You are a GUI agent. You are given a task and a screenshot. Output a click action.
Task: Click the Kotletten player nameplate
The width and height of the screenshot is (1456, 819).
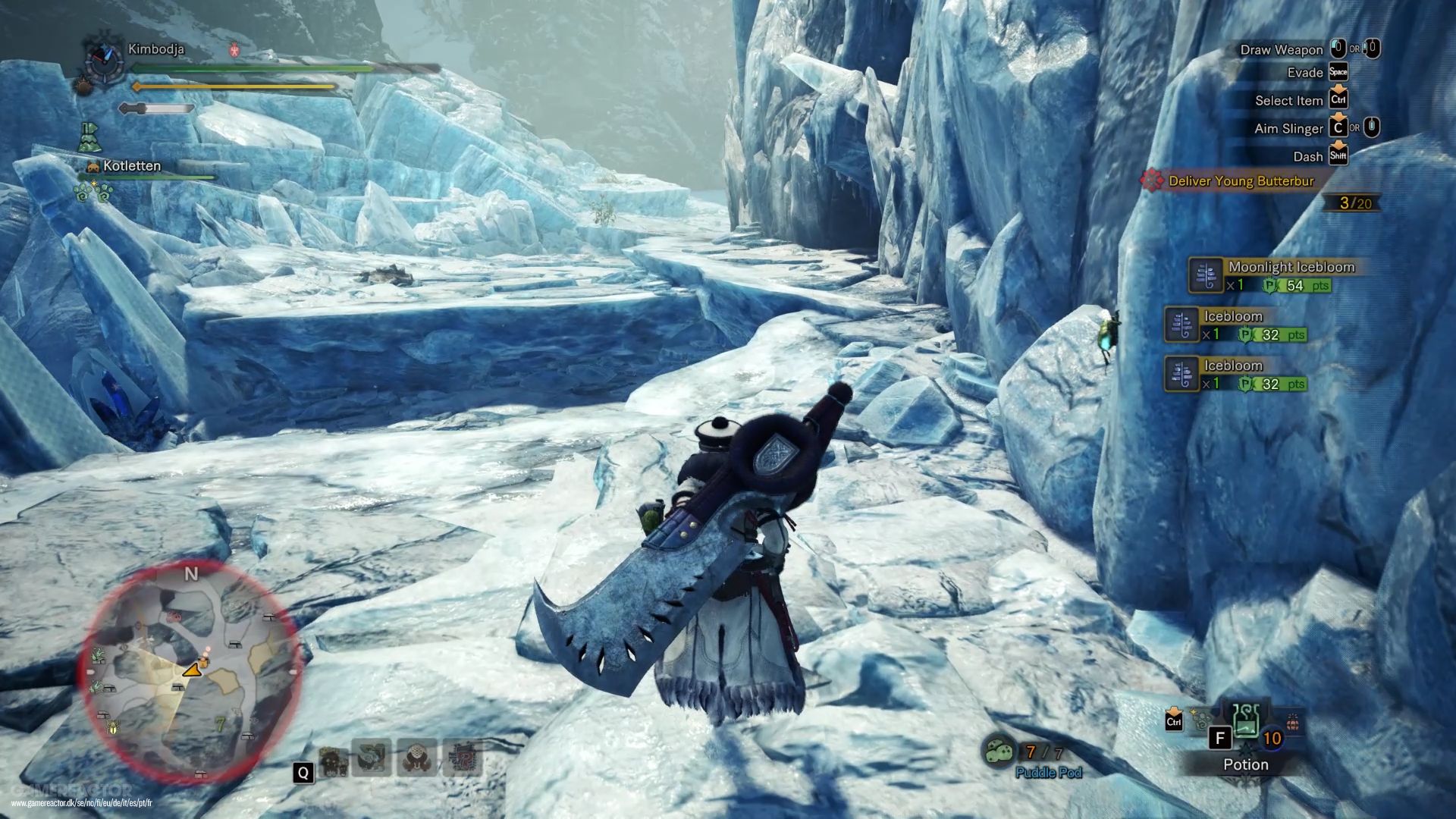pyautogui.click(x=131, y=166)
